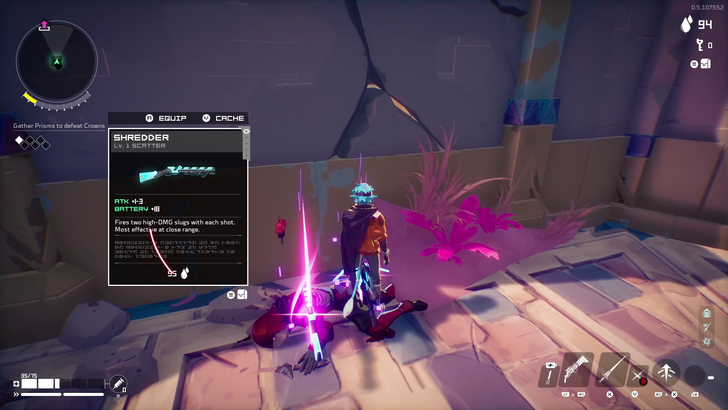Click the round pen icon beside the health bar

117,383
